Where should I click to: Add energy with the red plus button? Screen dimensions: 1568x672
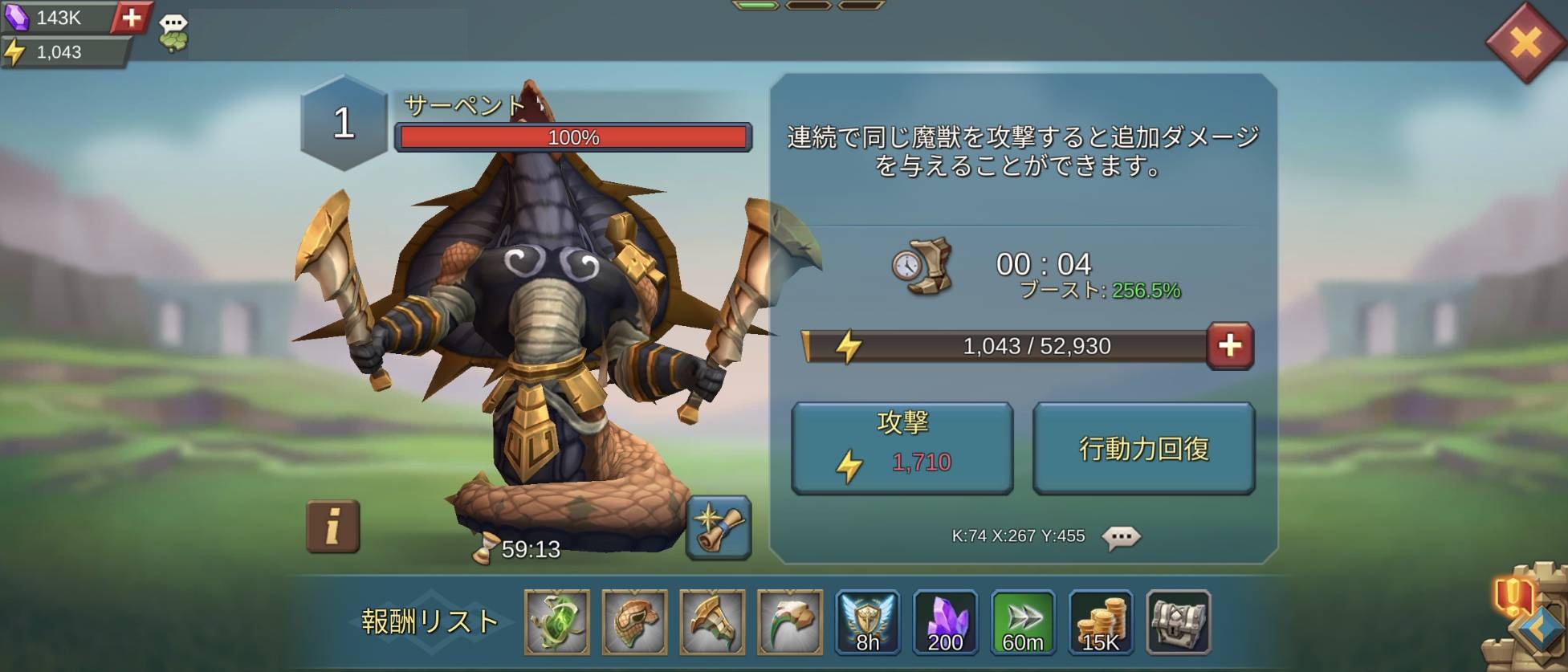pyautogui.click(x=1230, y=346)
